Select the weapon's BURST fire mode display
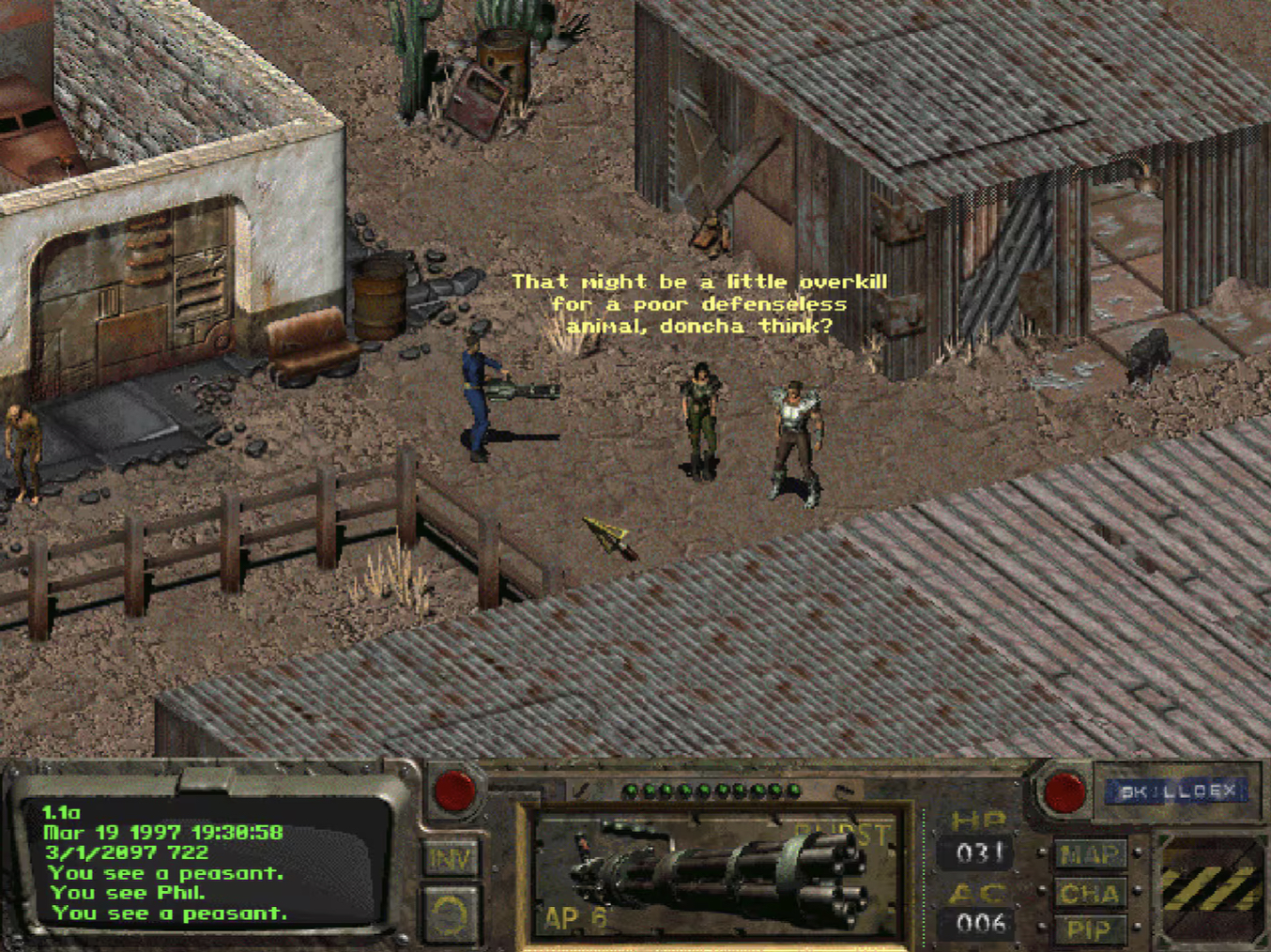Viewport: 1271px width, 952px height. (x=842, y=830)
